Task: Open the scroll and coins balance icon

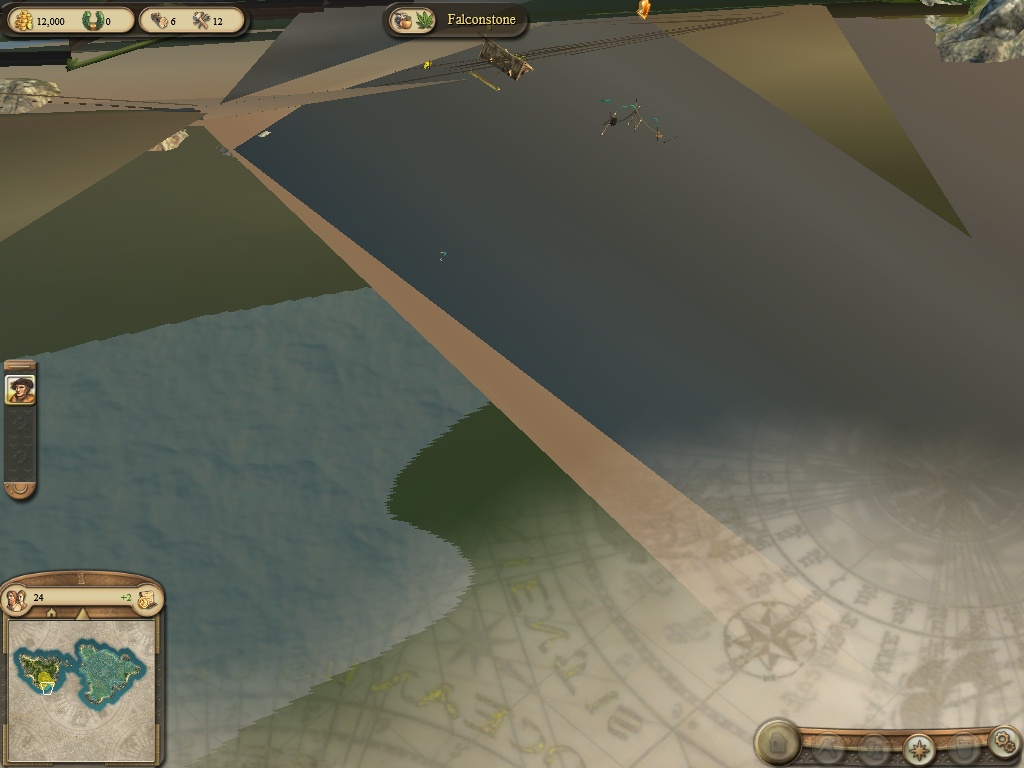Action: pos(147,599)
